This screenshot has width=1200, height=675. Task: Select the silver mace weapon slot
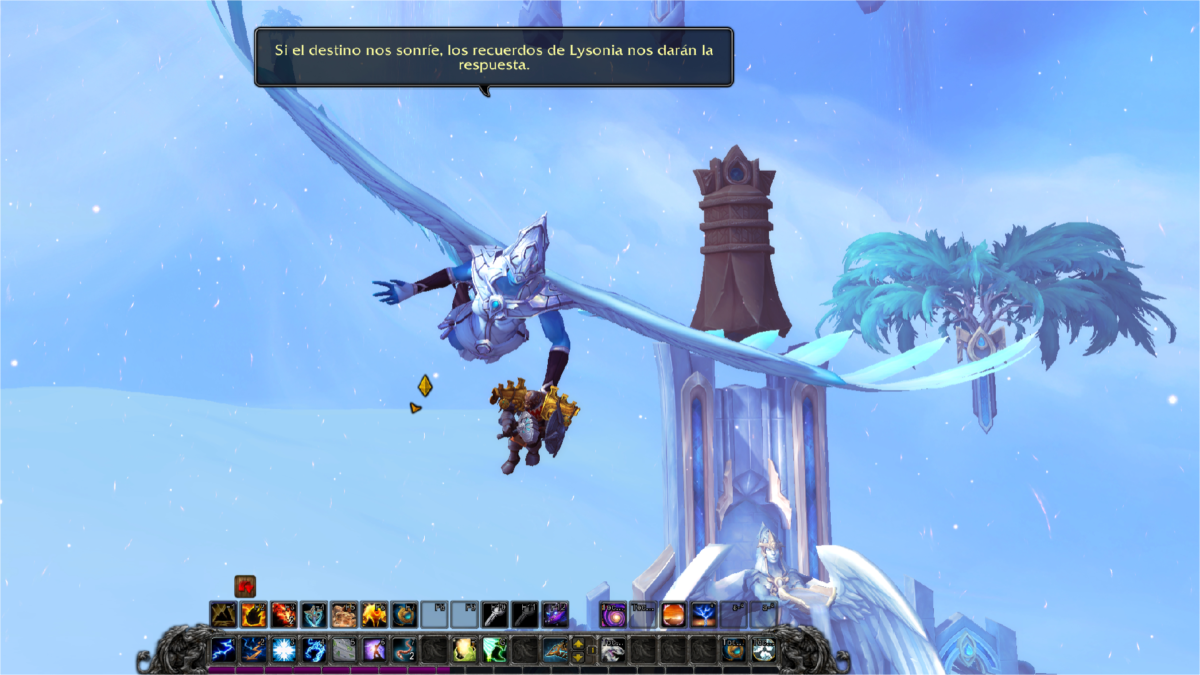coord(495,614)
